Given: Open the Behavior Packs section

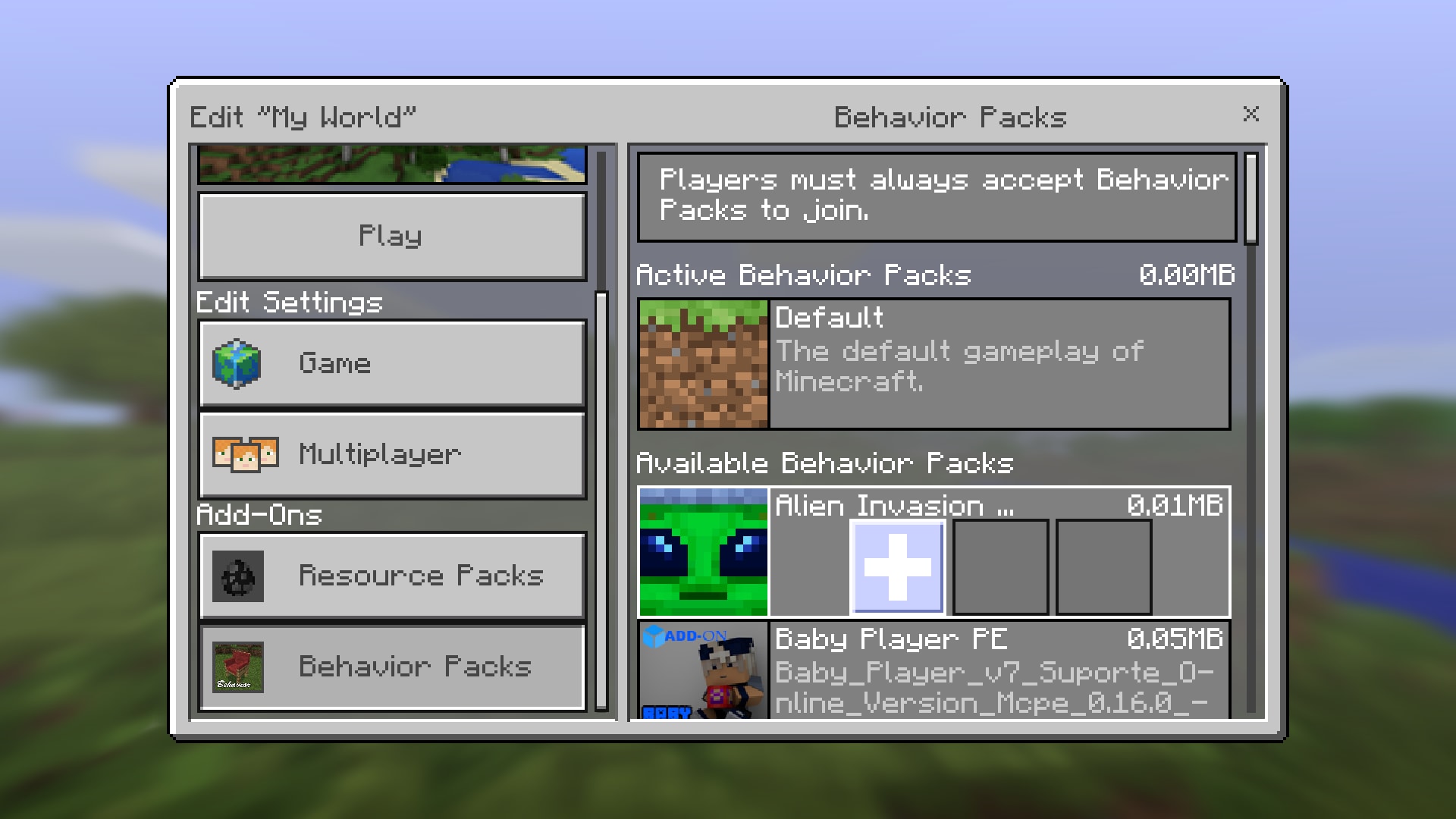Looking at the screenshot, I should pos(391,667).
